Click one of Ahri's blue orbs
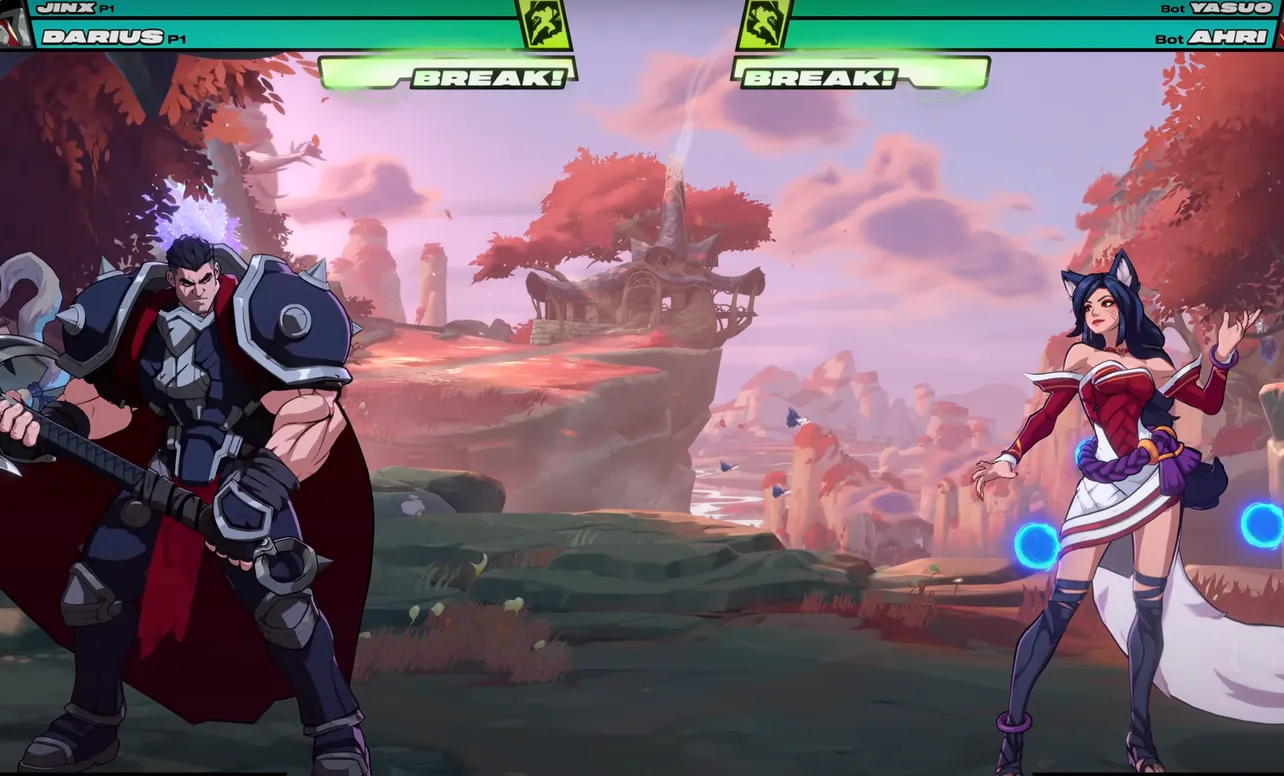1284x776 pixels. tap(1036, 545)
